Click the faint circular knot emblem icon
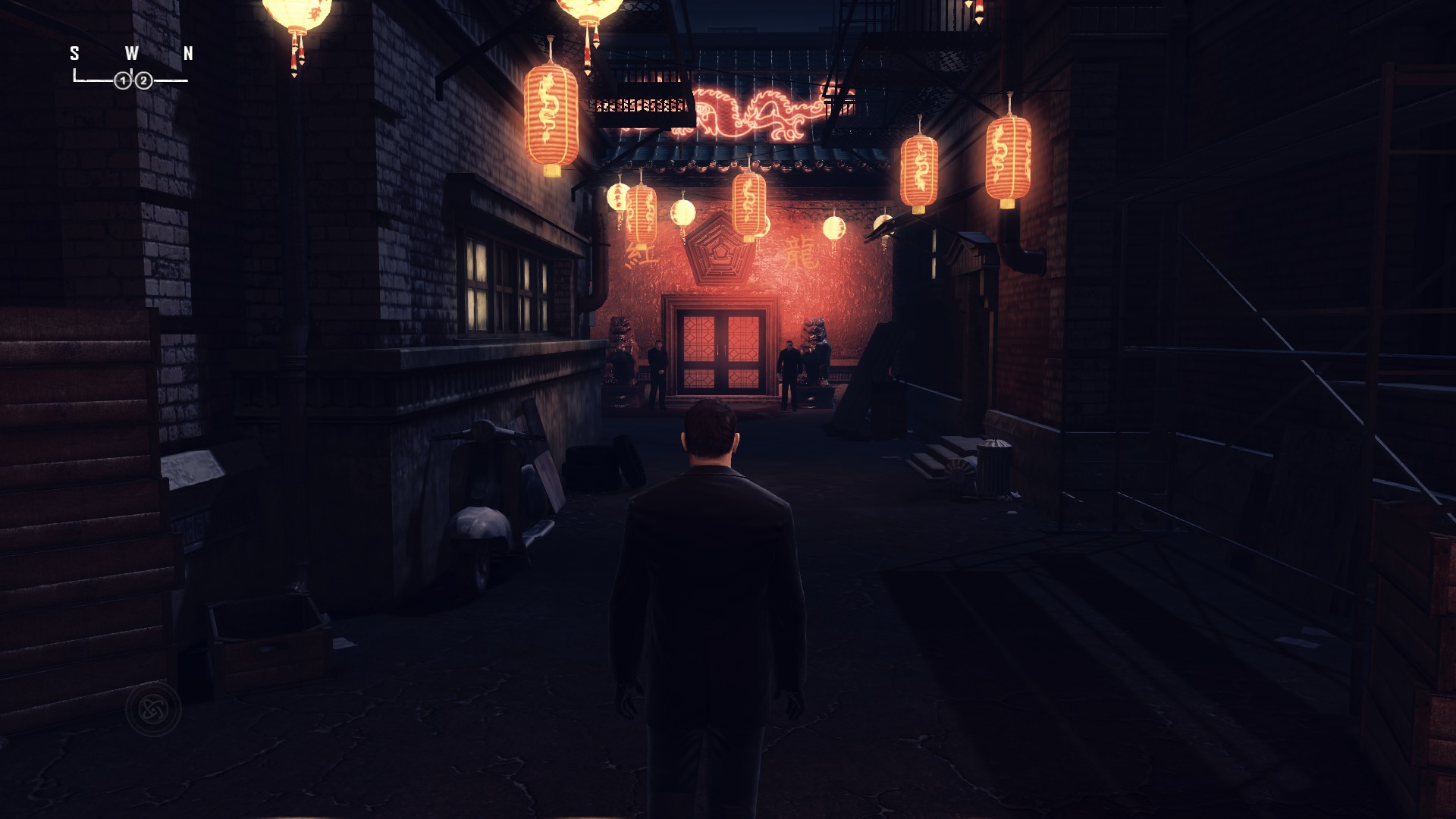 (x=153, y=710)
